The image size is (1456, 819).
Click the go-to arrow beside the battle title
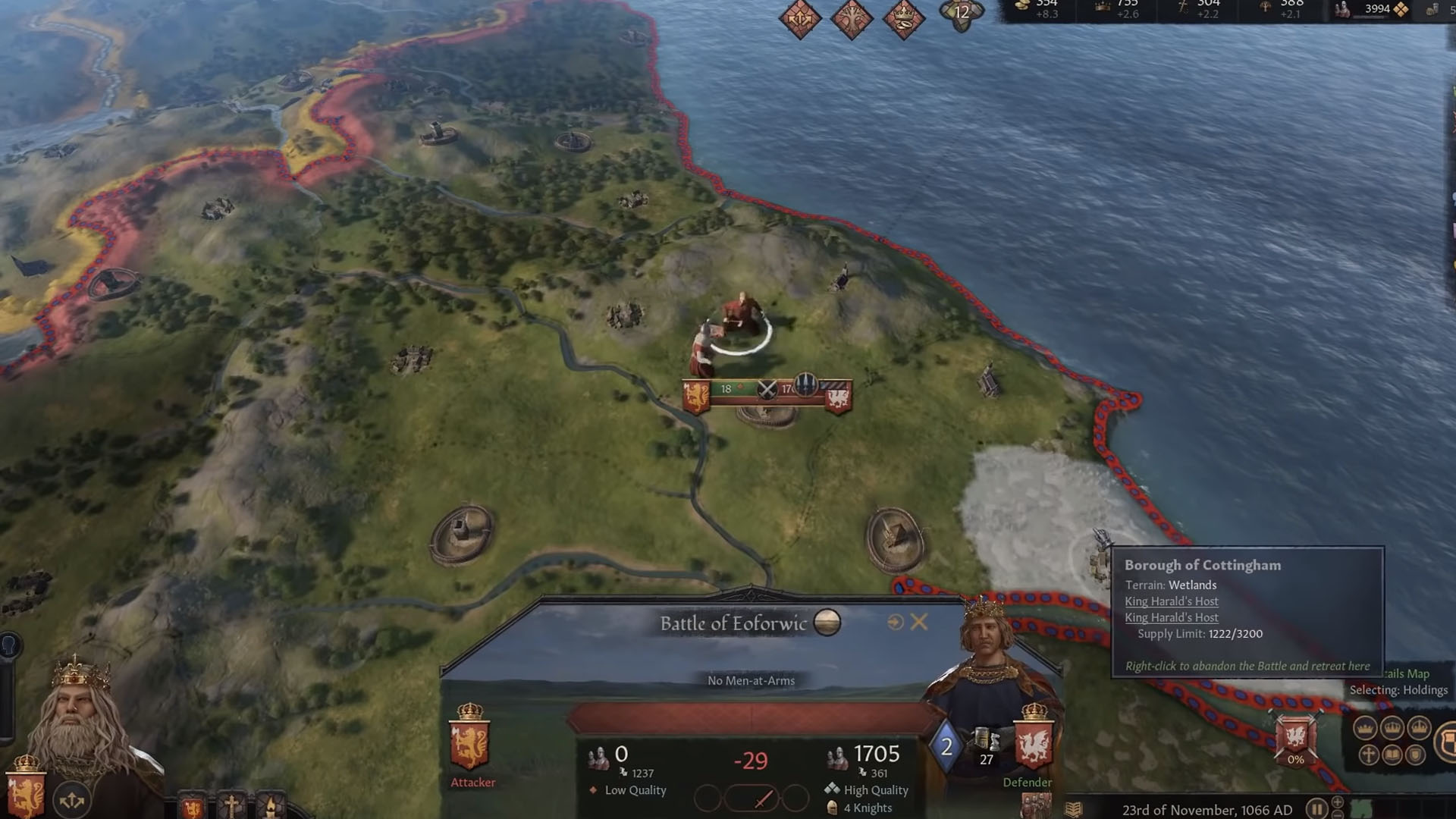pyautogui.click(x=896, y=623)
